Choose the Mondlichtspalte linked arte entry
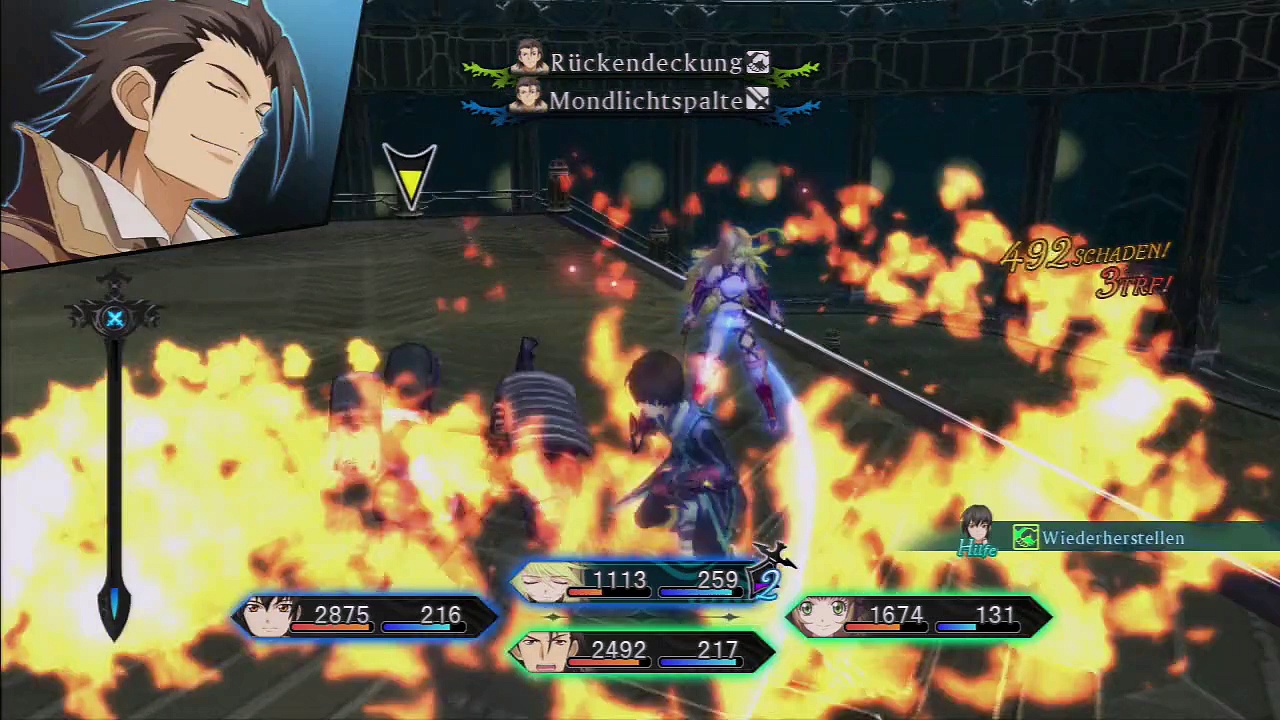This screenshot has height=720, width=1280. (645, 101)
